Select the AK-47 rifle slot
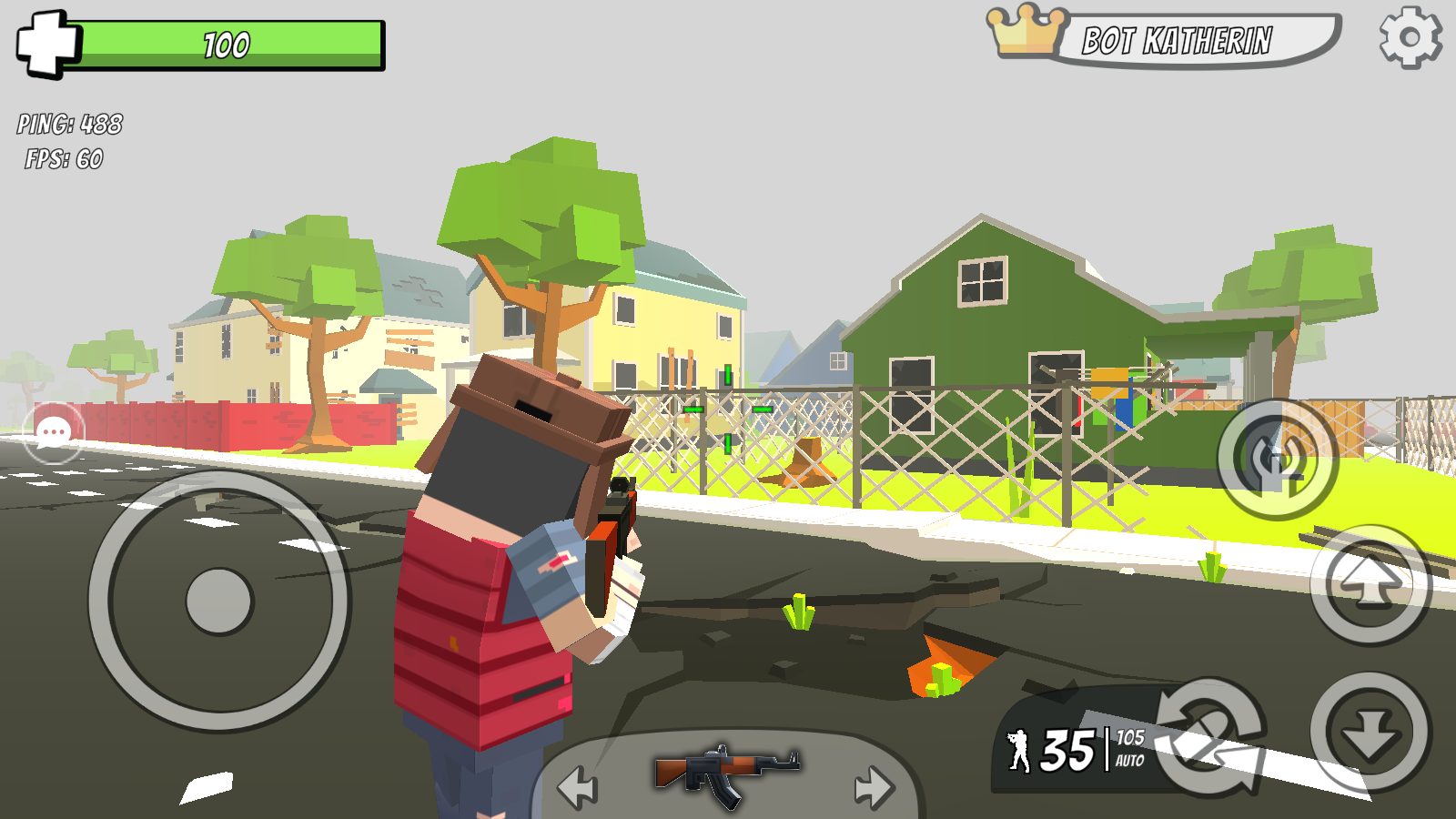Screen dimensions: 1456x819 point(726,772)
